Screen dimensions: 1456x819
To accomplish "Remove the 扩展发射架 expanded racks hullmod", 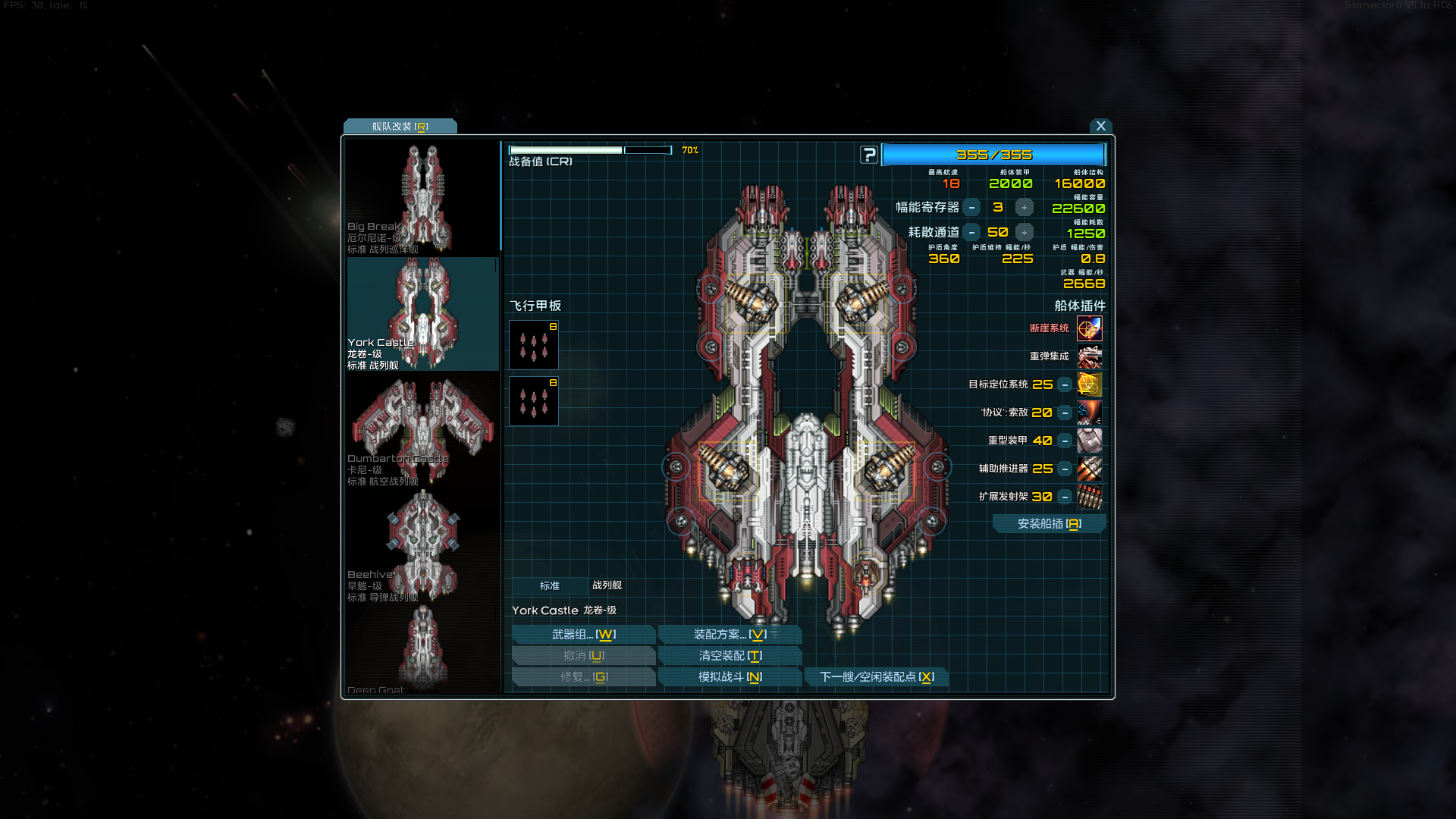I will [x=1065, y=497].
